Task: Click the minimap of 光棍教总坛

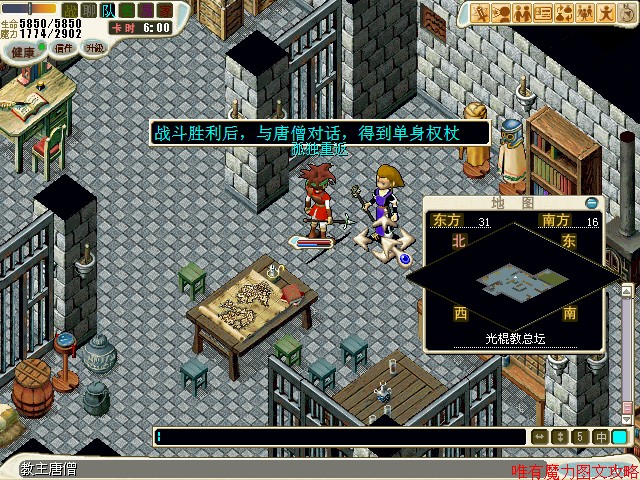Action: coord(513,283)
